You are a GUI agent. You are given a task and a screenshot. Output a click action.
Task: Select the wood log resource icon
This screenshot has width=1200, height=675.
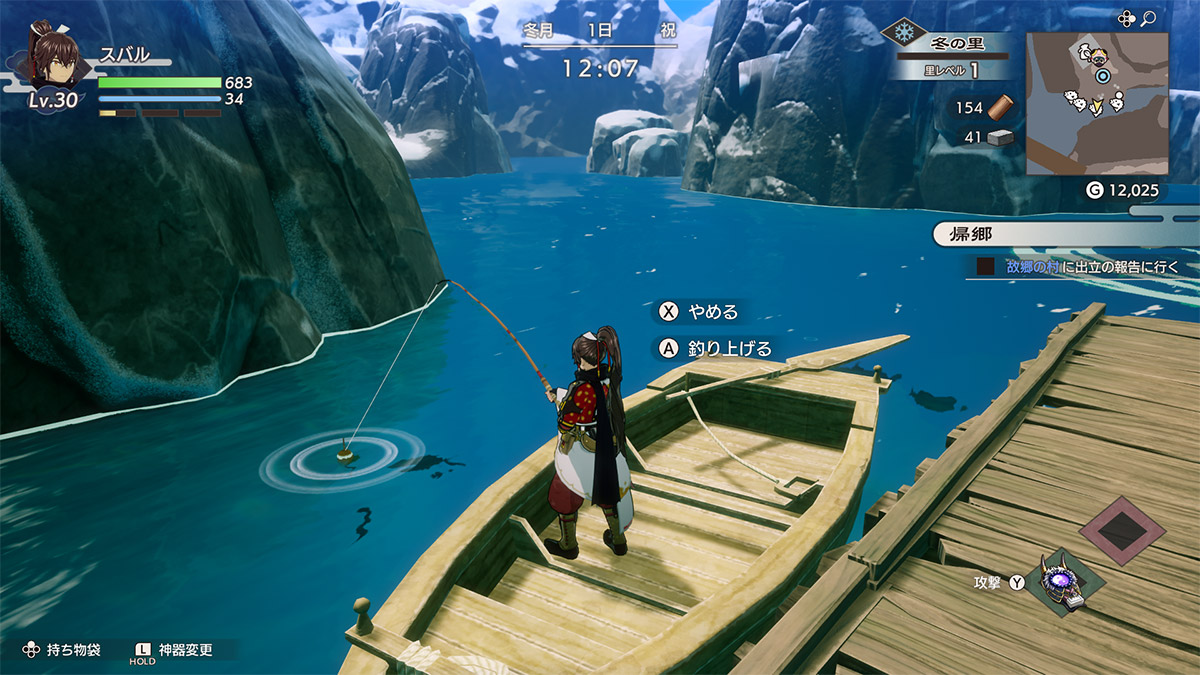1001,108
